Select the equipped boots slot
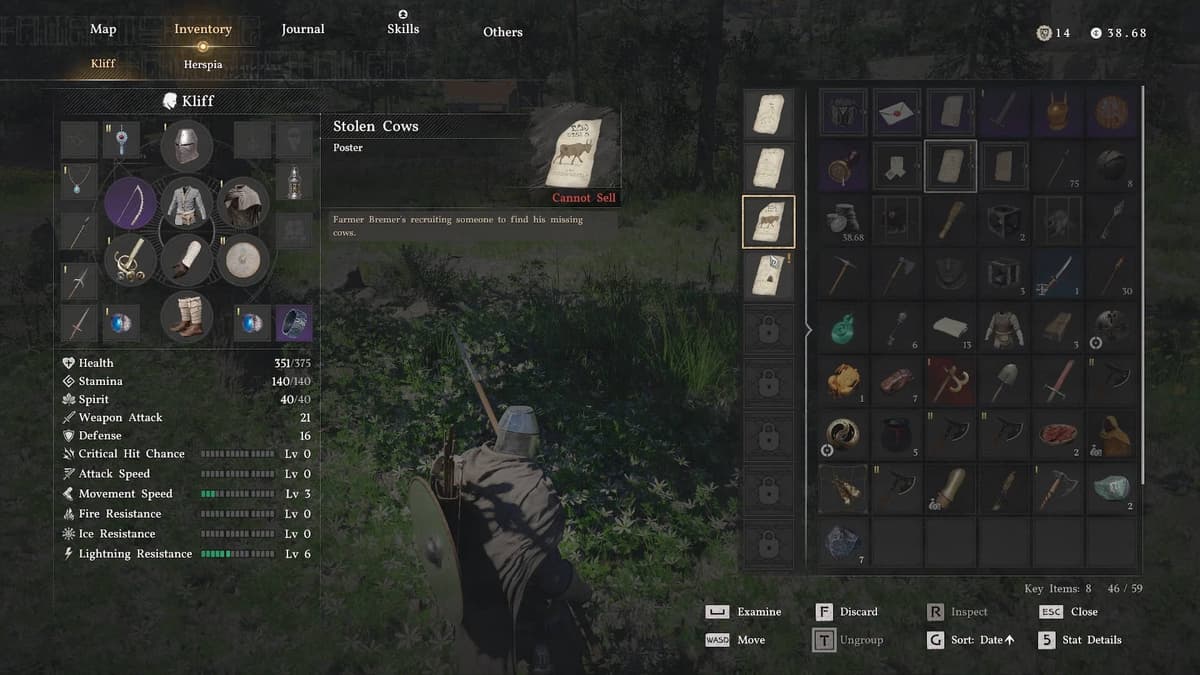 tap(186, 316)
